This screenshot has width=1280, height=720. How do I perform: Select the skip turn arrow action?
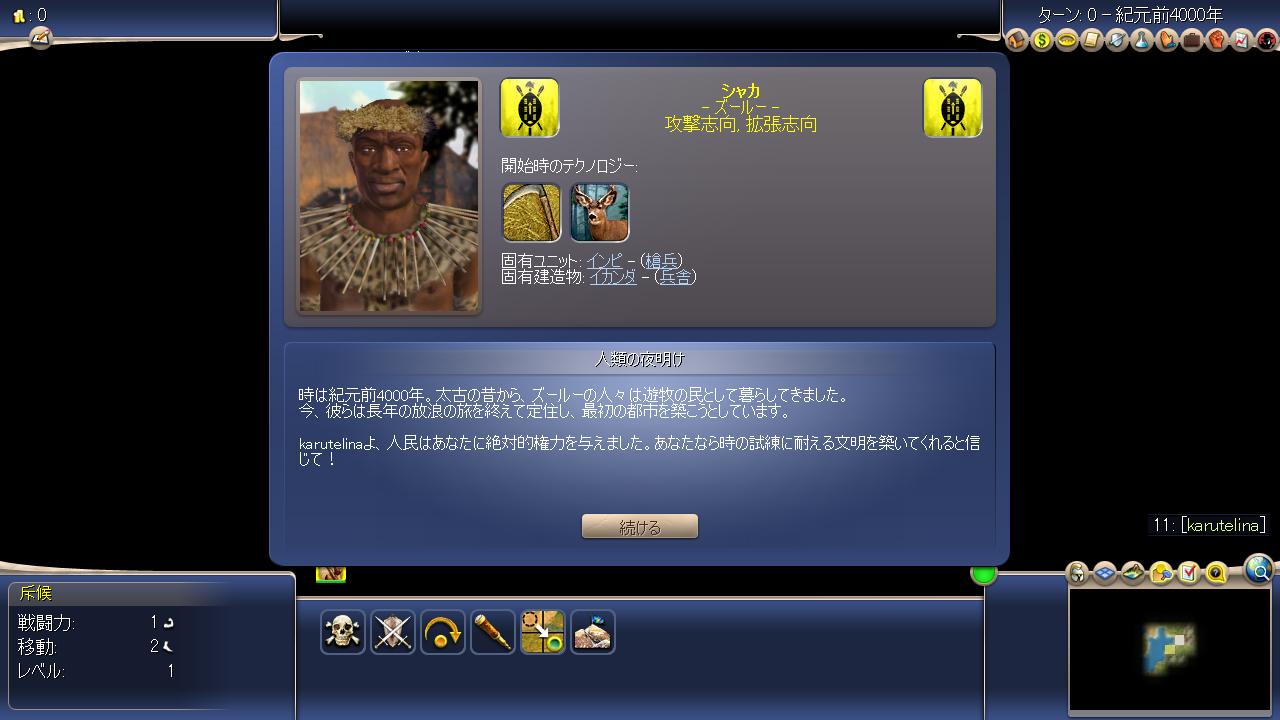click(x=443, y=632)
